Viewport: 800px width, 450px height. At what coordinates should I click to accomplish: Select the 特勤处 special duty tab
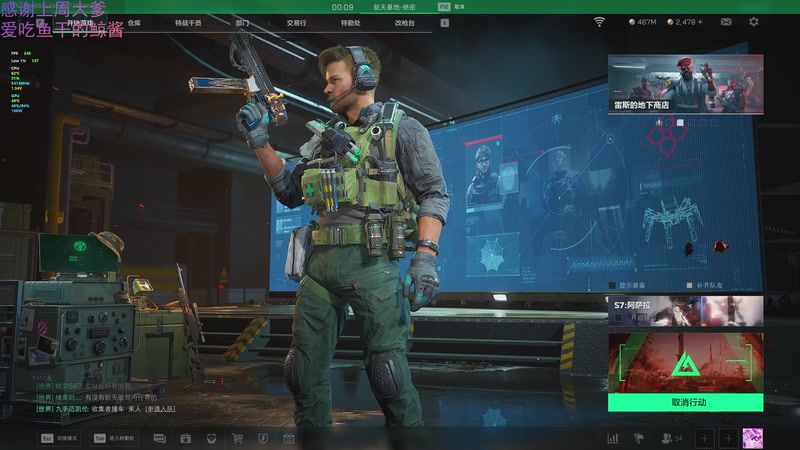[x=350, y=21]
